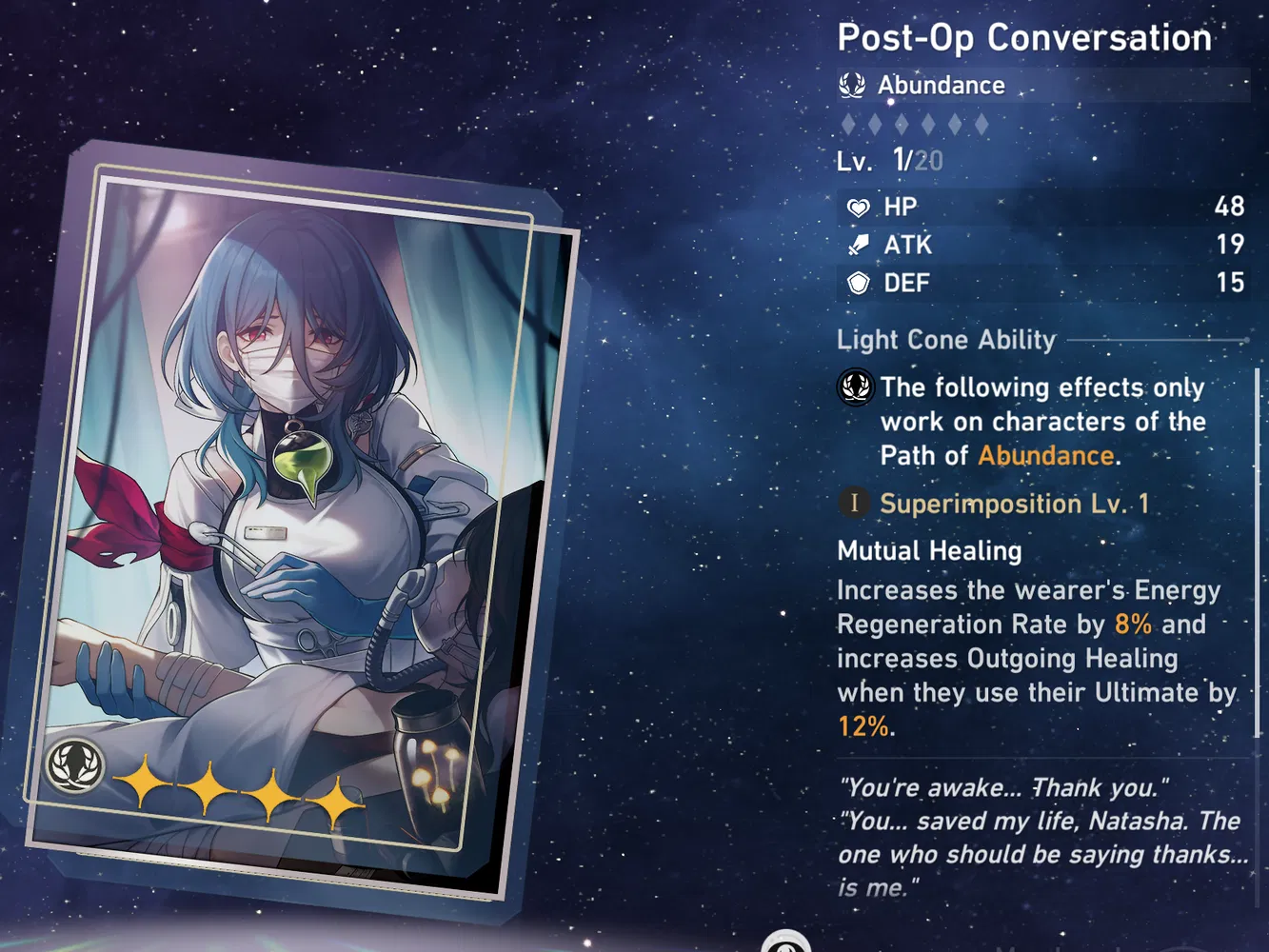Expand the Light Cone Ability section
The image size is (1269, 952).
946,340
